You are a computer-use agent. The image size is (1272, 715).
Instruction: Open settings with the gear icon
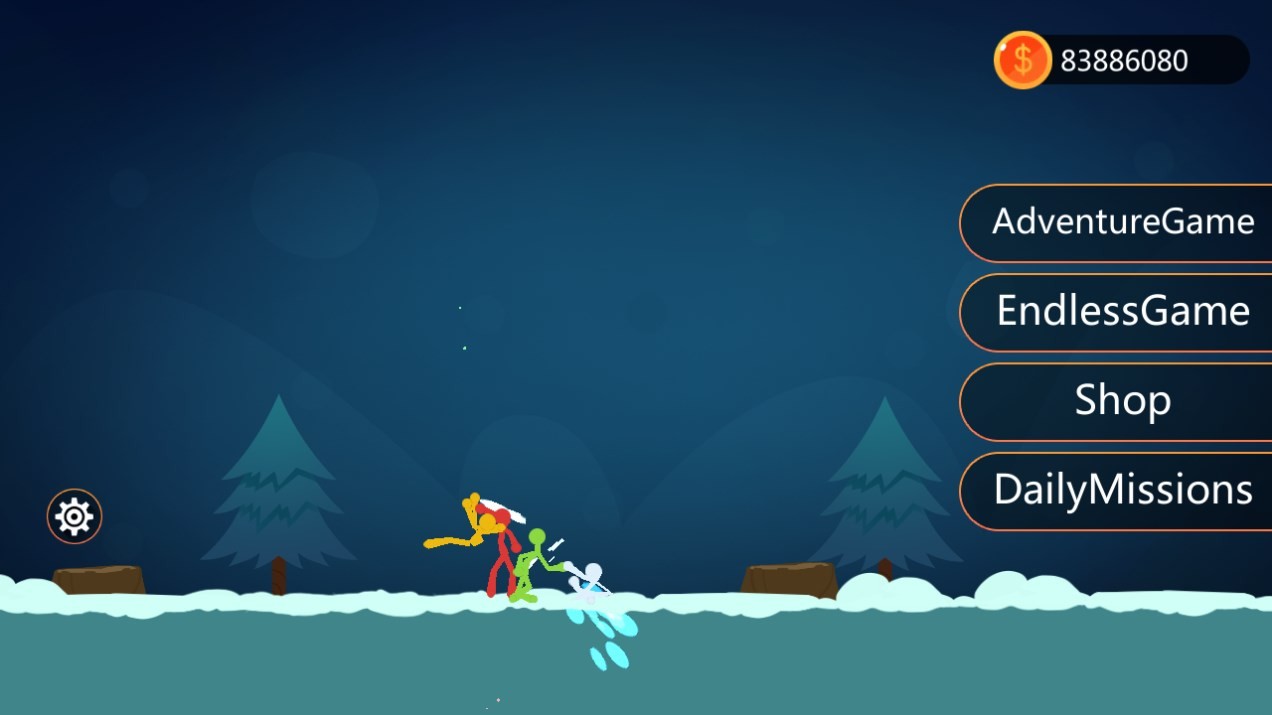tap(74, 516)
